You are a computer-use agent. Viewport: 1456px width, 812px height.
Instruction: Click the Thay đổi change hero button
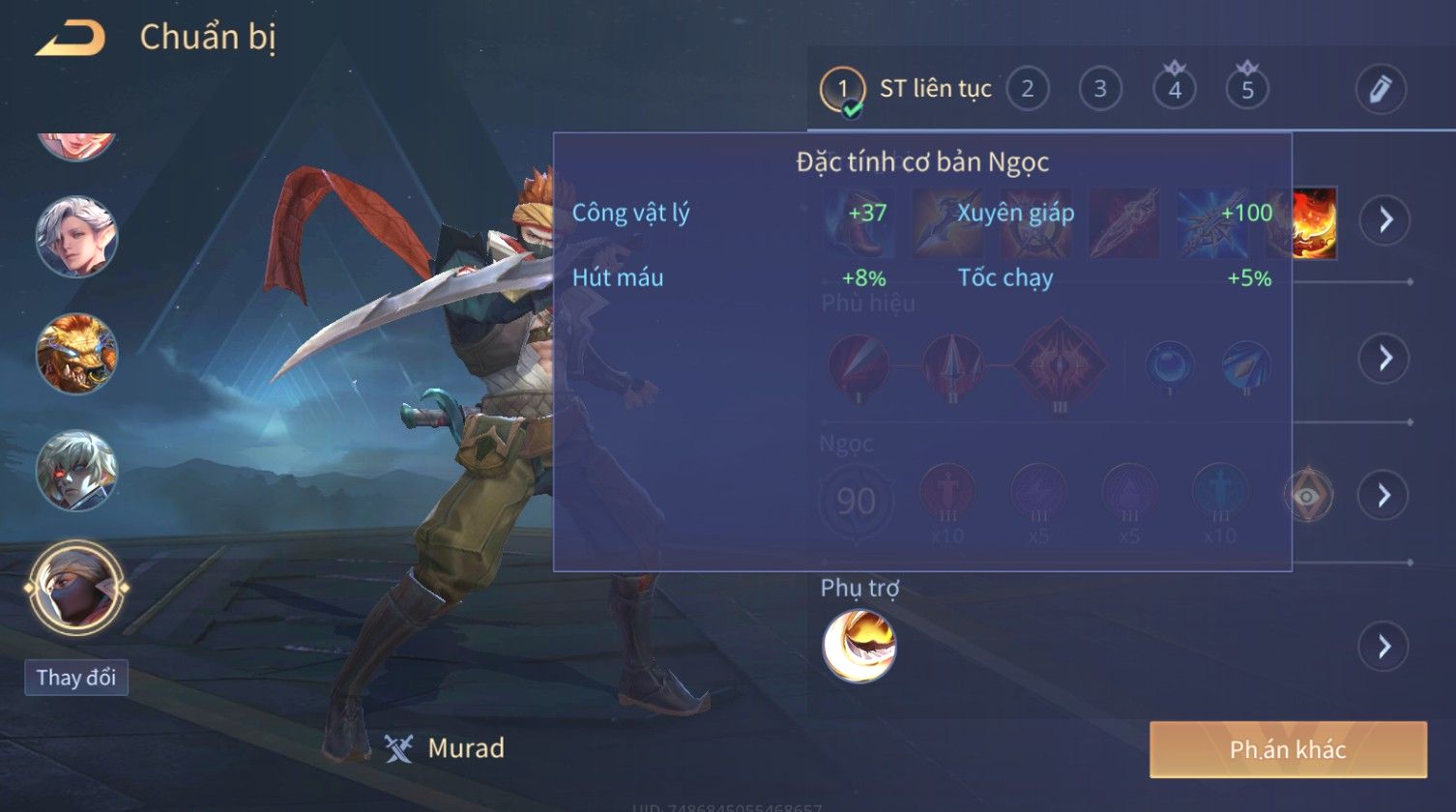point(75,678)
